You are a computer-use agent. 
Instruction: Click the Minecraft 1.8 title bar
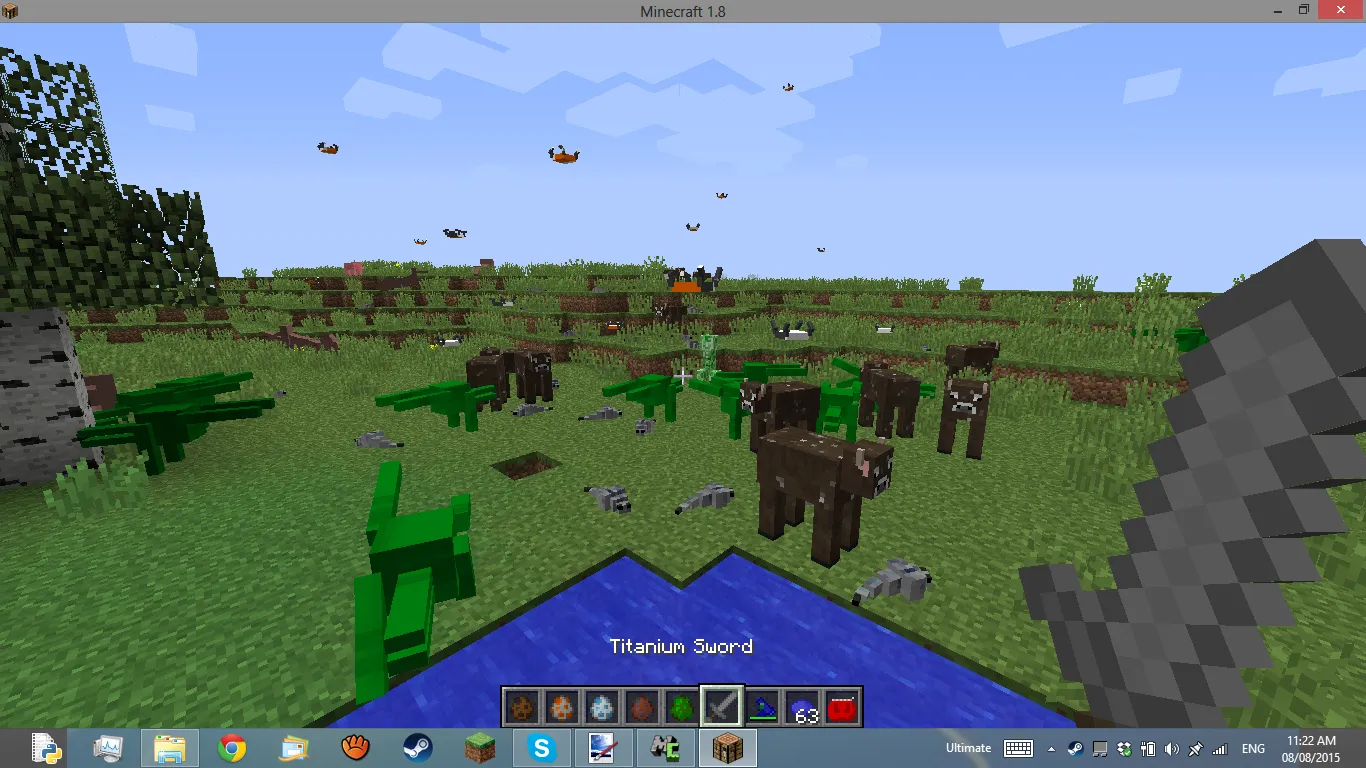[x=683, y=11]
